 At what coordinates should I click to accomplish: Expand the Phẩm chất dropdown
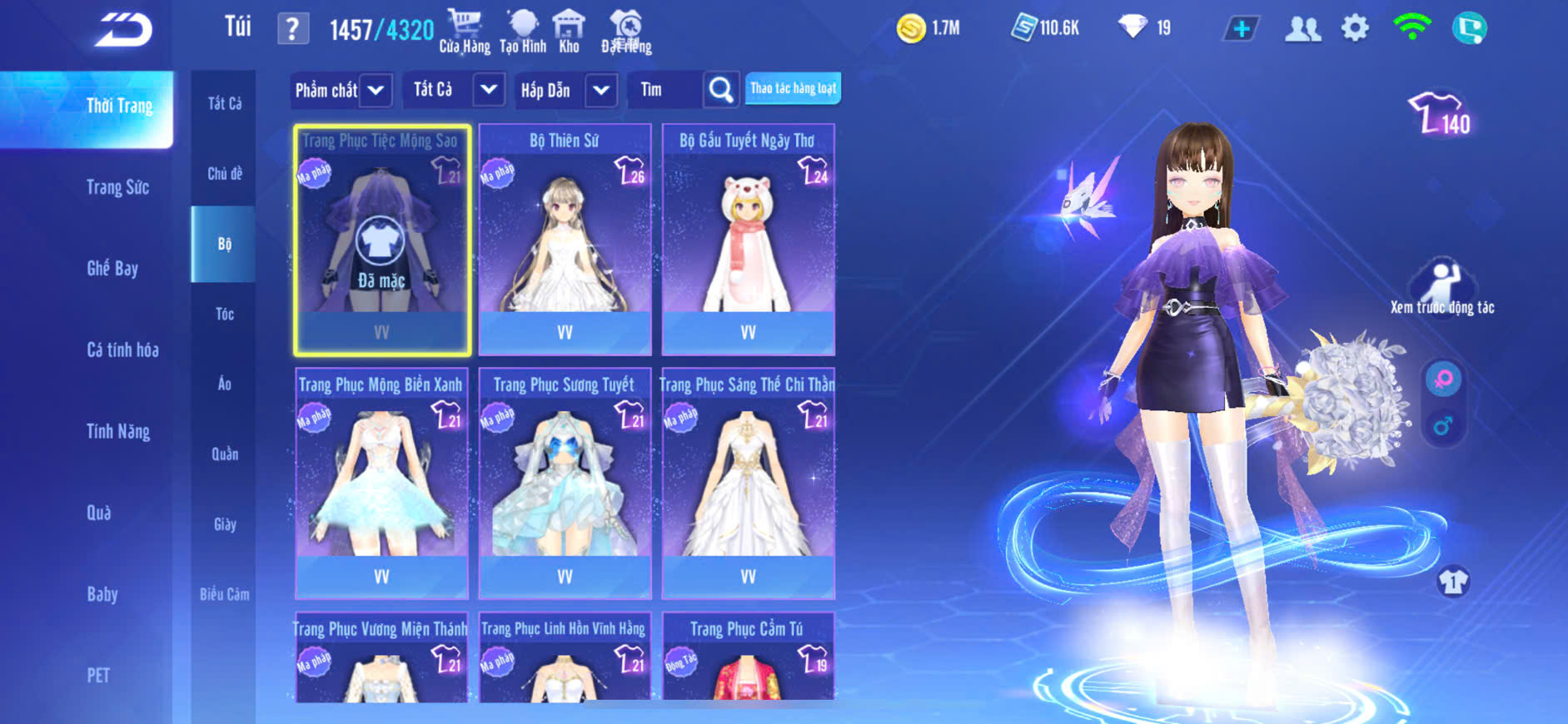coord(376,90)
